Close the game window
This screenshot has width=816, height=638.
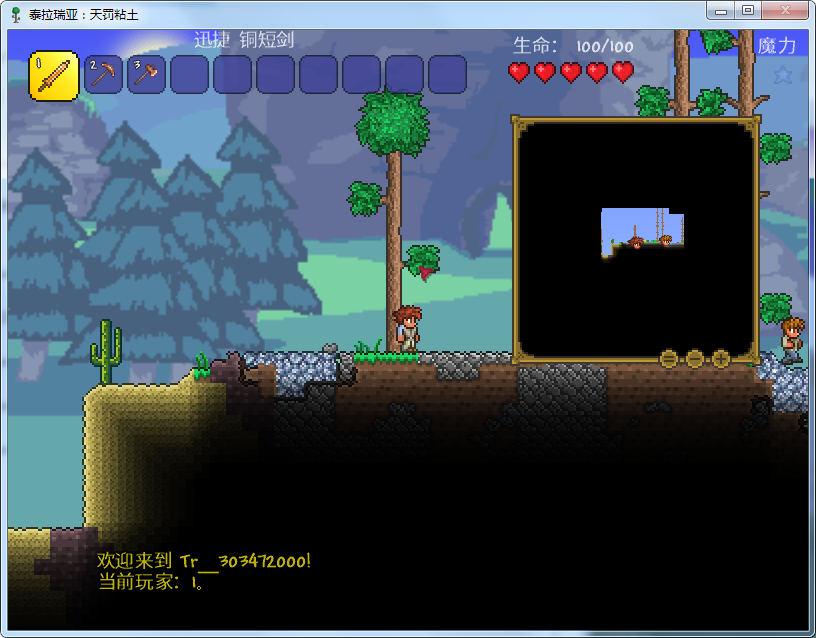[x=784, y=10]
